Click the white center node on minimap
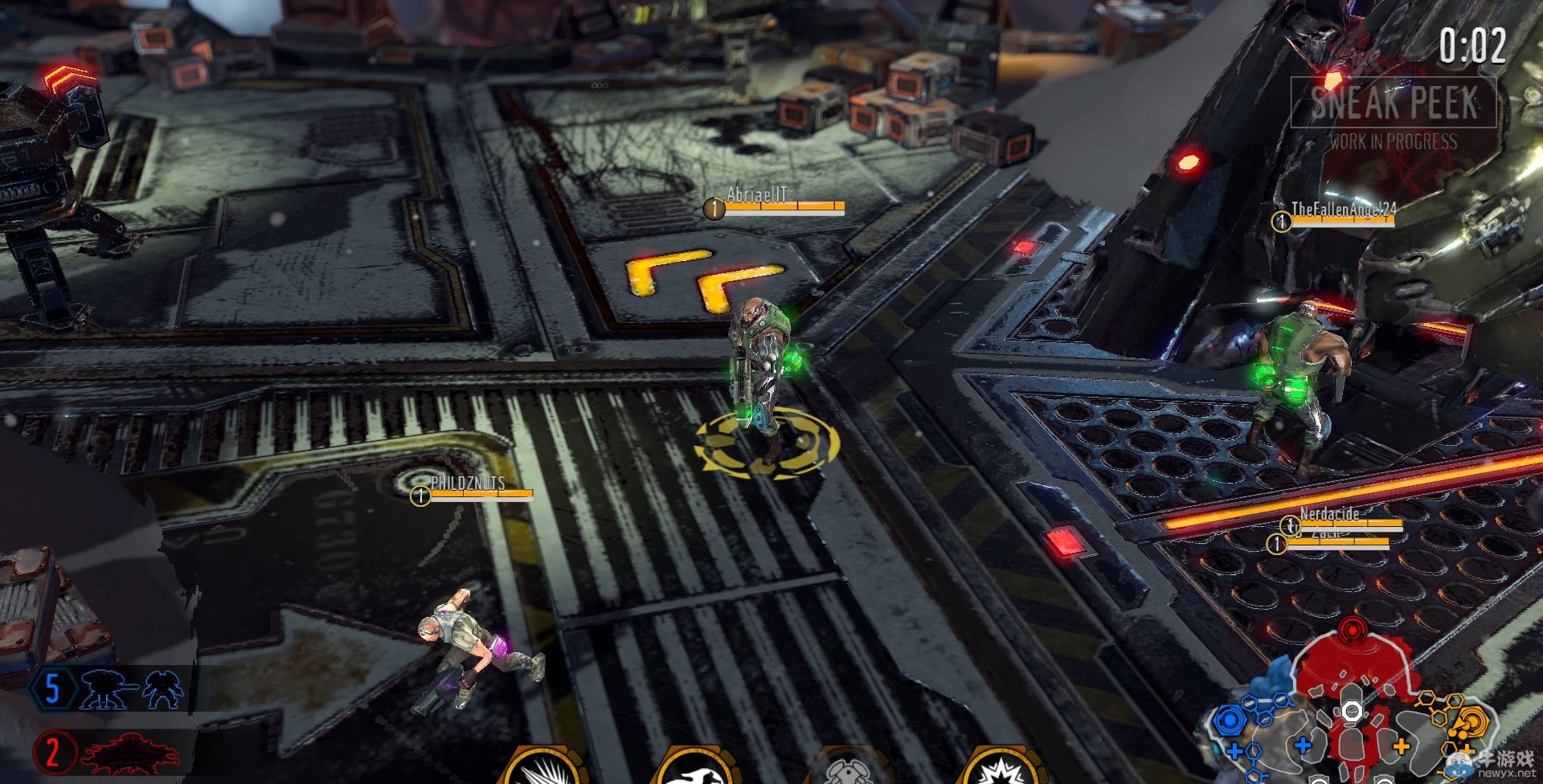Image resolution: width=1543 pixels, height=784 pixels. (x=1351, y=712)
